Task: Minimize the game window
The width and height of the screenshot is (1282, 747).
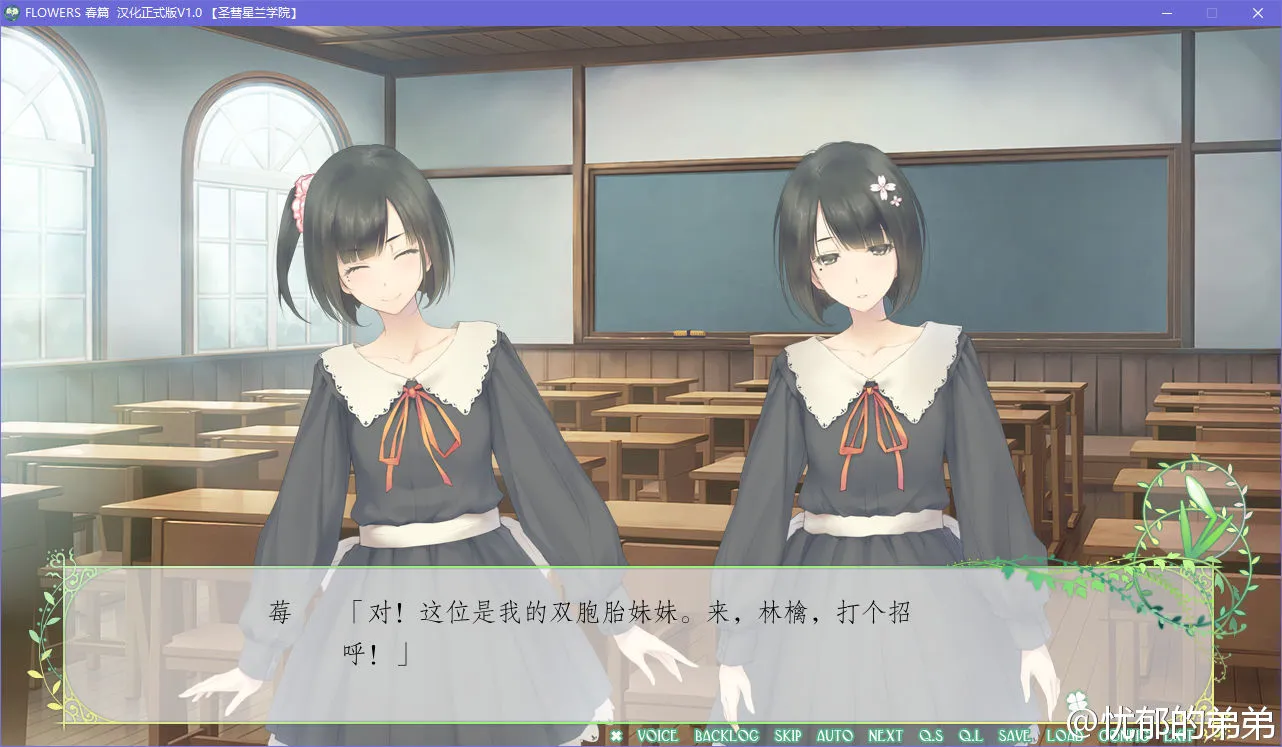Action: coord(1166,13)
